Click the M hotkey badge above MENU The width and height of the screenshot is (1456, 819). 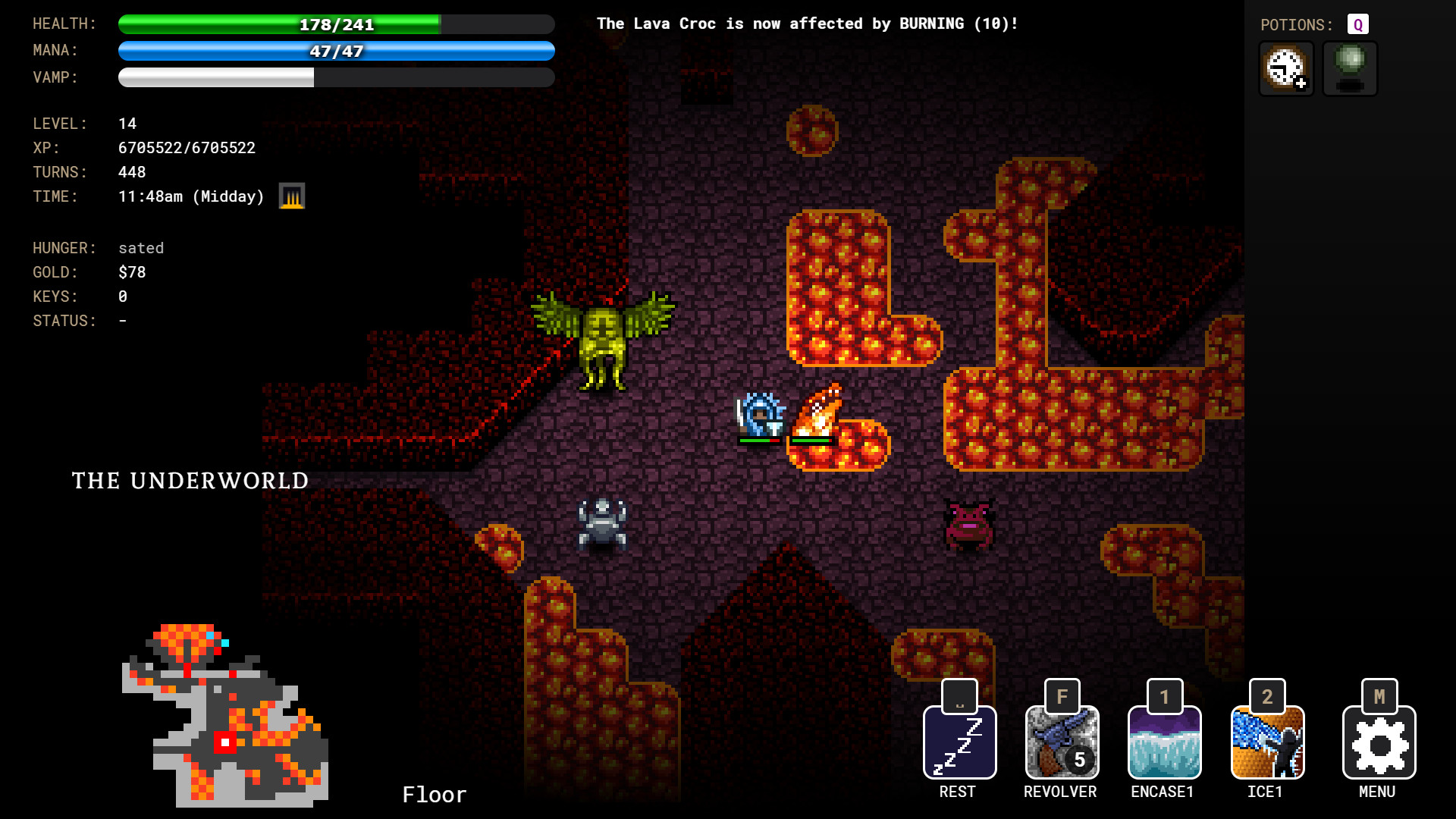point(1378,695)
